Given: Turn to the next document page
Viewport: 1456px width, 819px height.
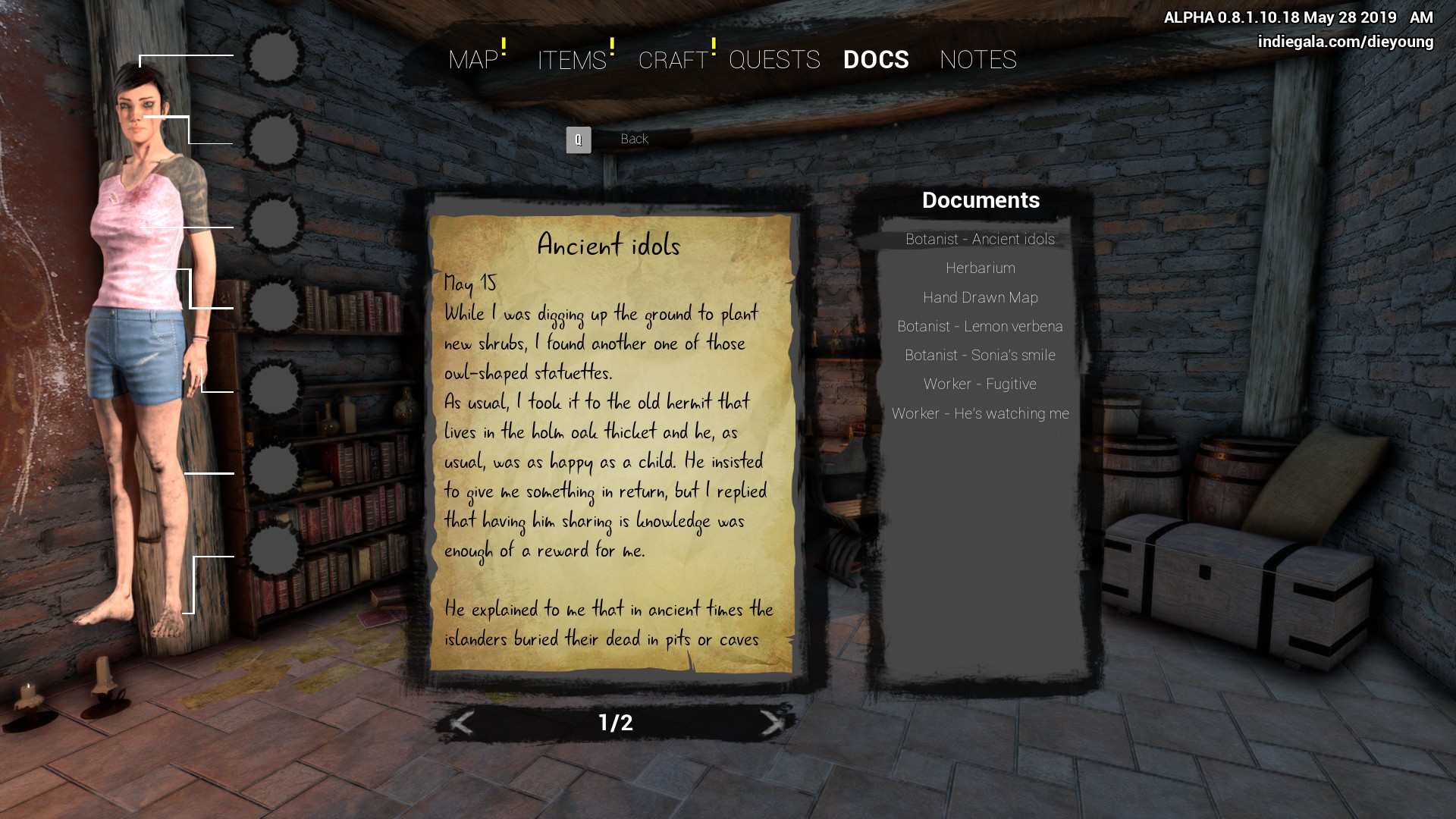Looking at the screenshot, I should coord(771,723).
